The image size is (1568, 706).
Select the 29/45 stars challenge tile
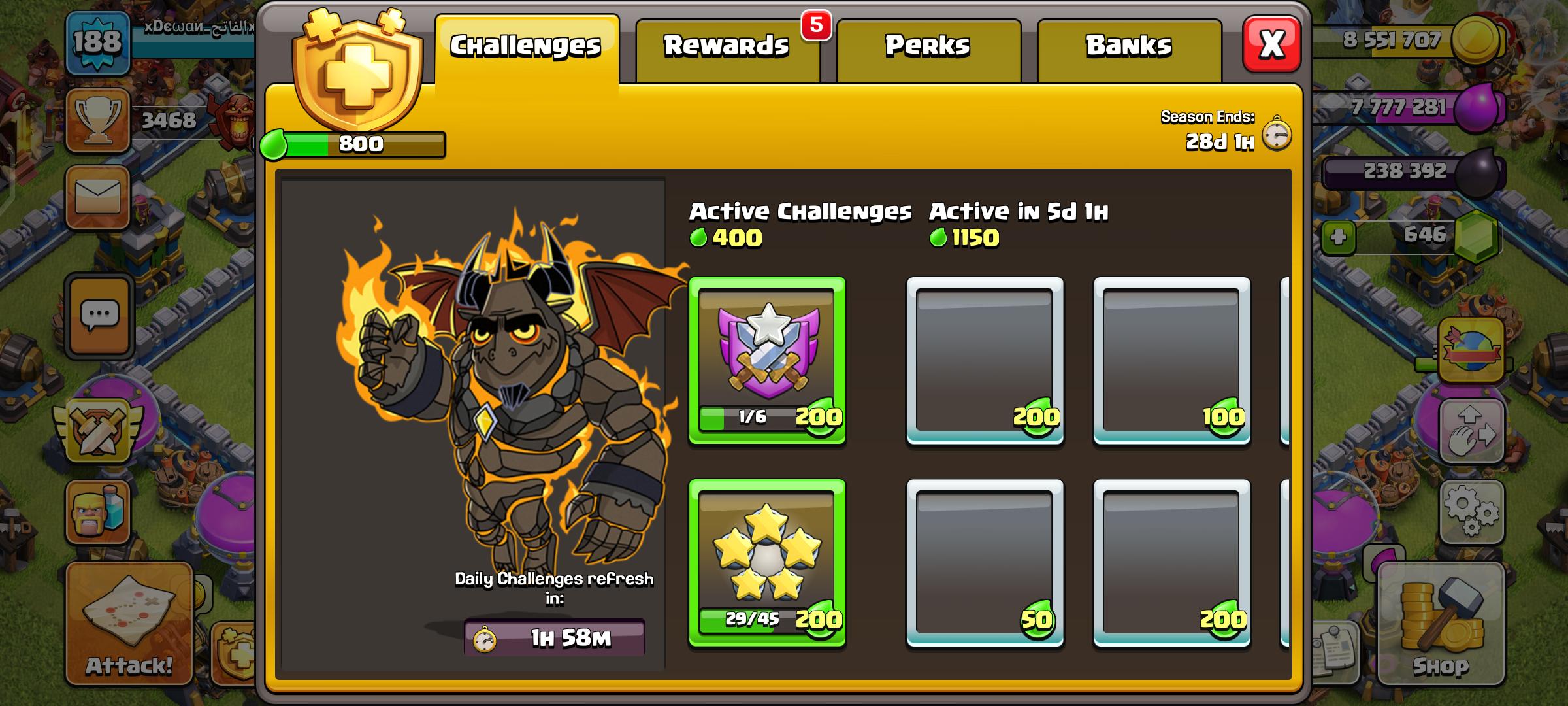pos(768,563)
